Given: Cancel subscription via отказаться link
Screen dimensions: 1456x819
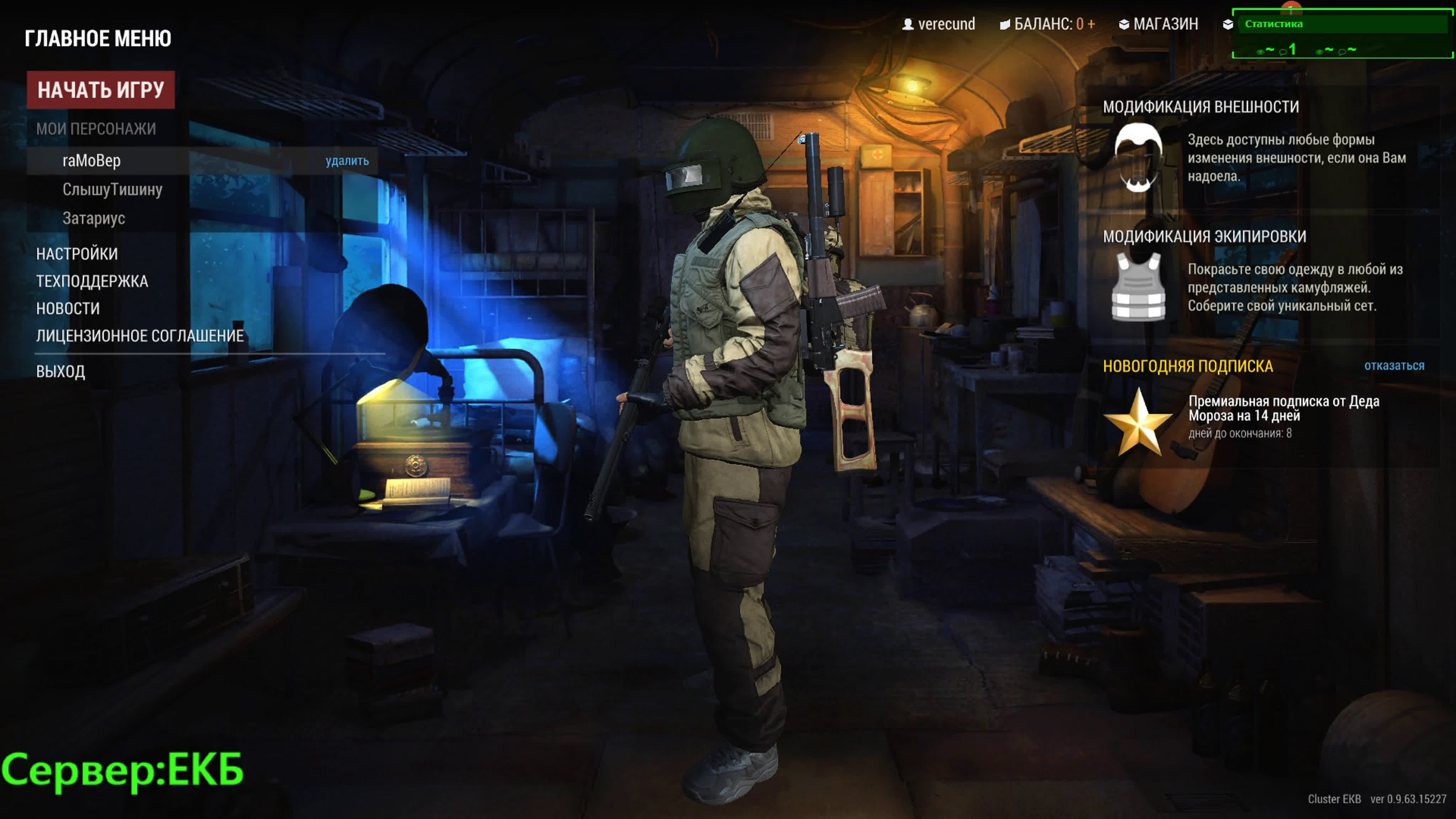Looking at the screenshot, I should click(1394, 366).
